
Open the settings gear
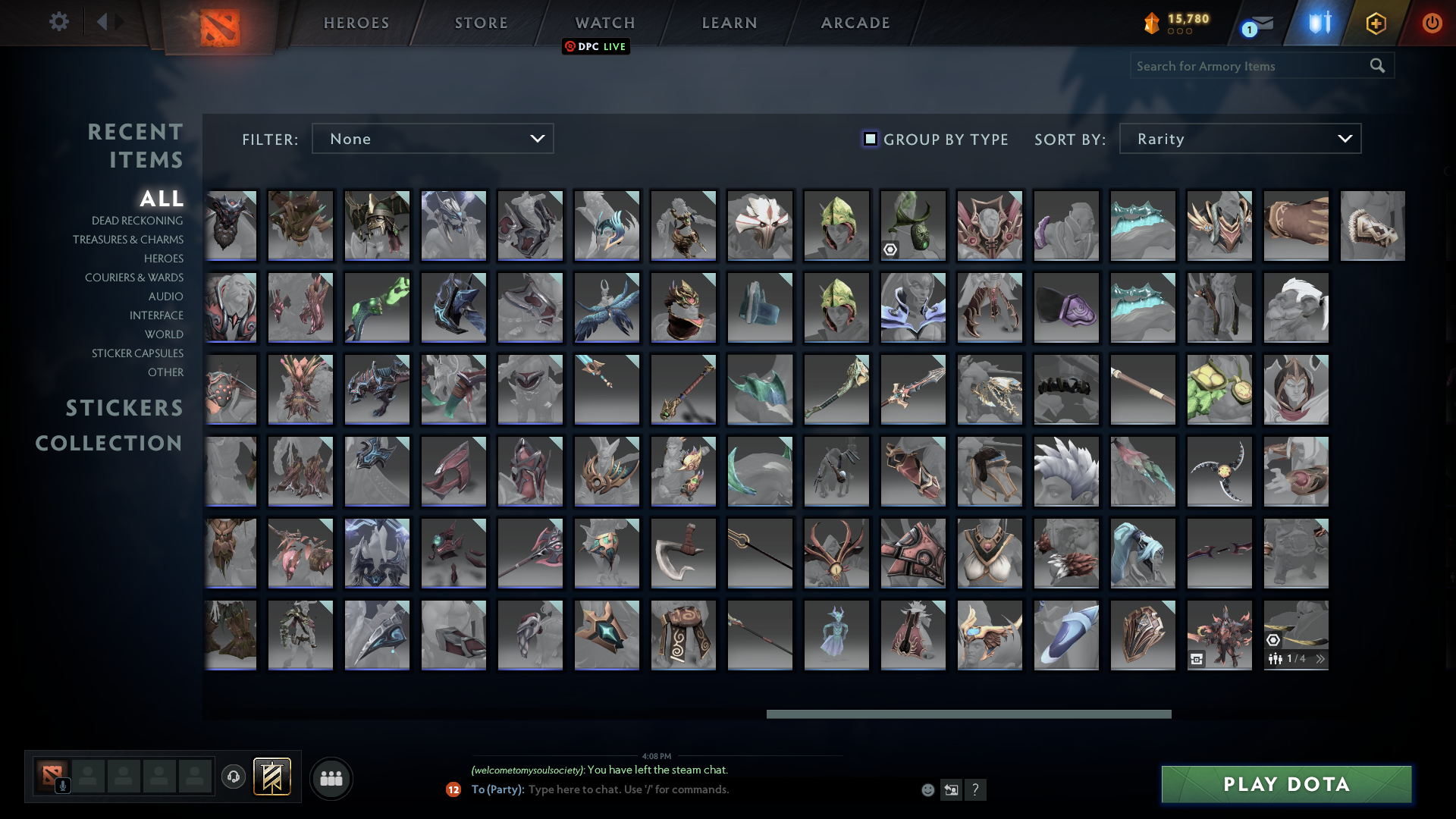coord(59,22)
